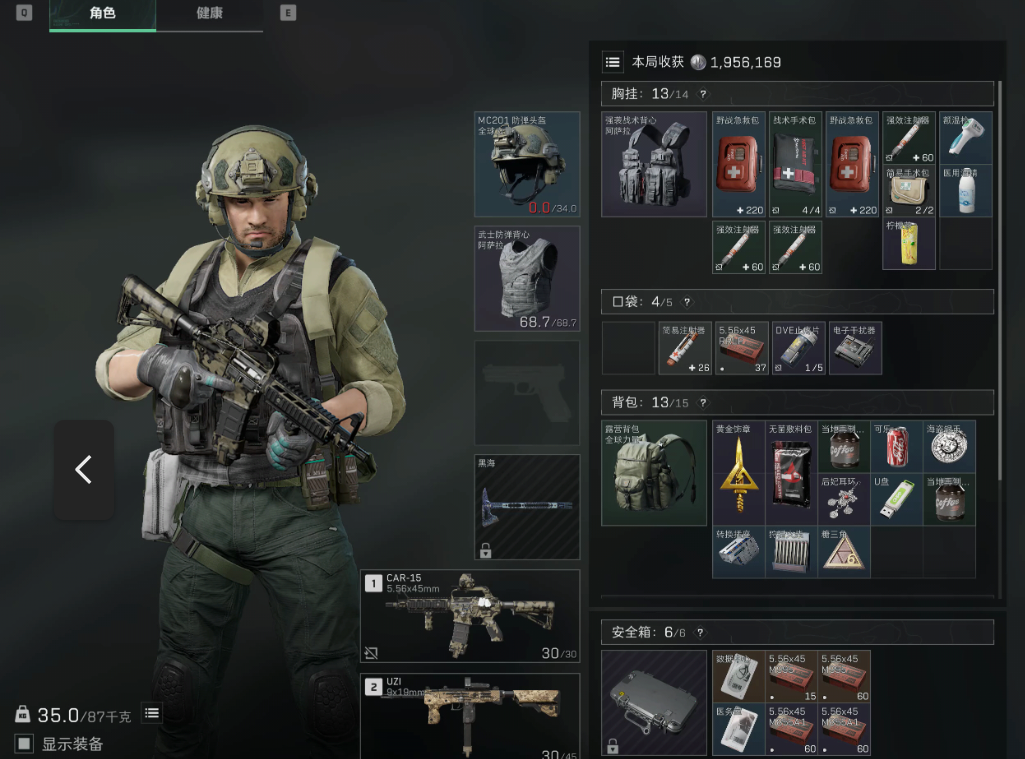Show the help tooltip for 安全箱
Viewport: 1025px width, 759px height.
click(x=699, y=632)
